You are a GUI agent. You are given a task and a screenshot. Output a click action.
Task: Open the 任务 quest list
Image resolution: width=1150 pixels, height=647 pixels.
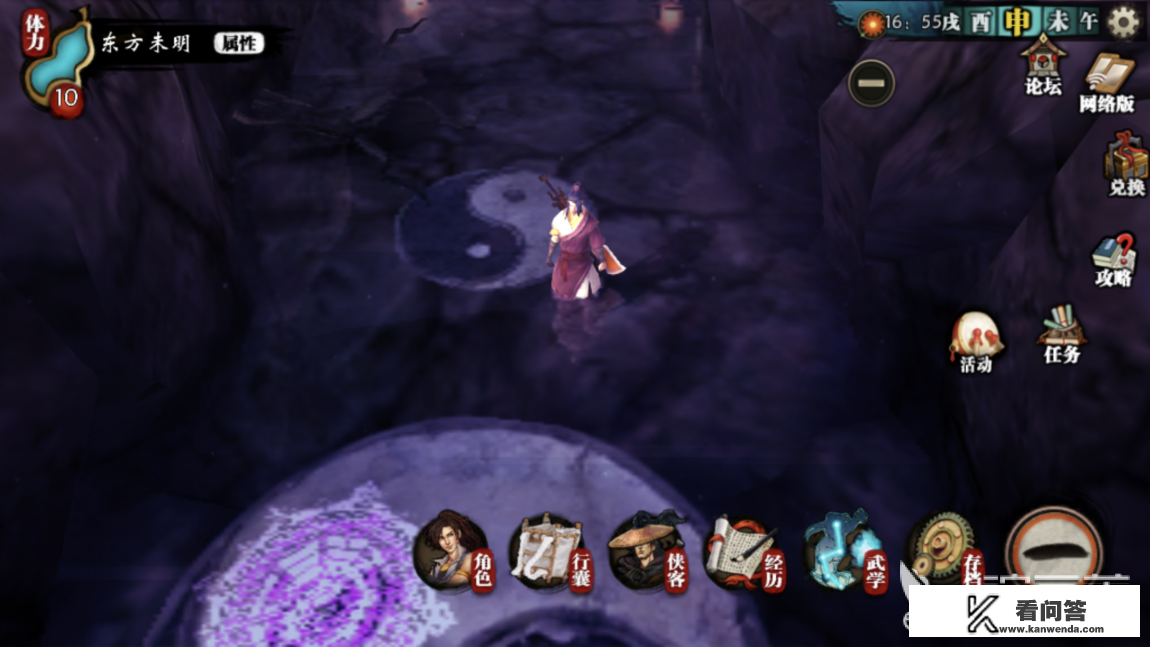click(x=1061, y=334)
